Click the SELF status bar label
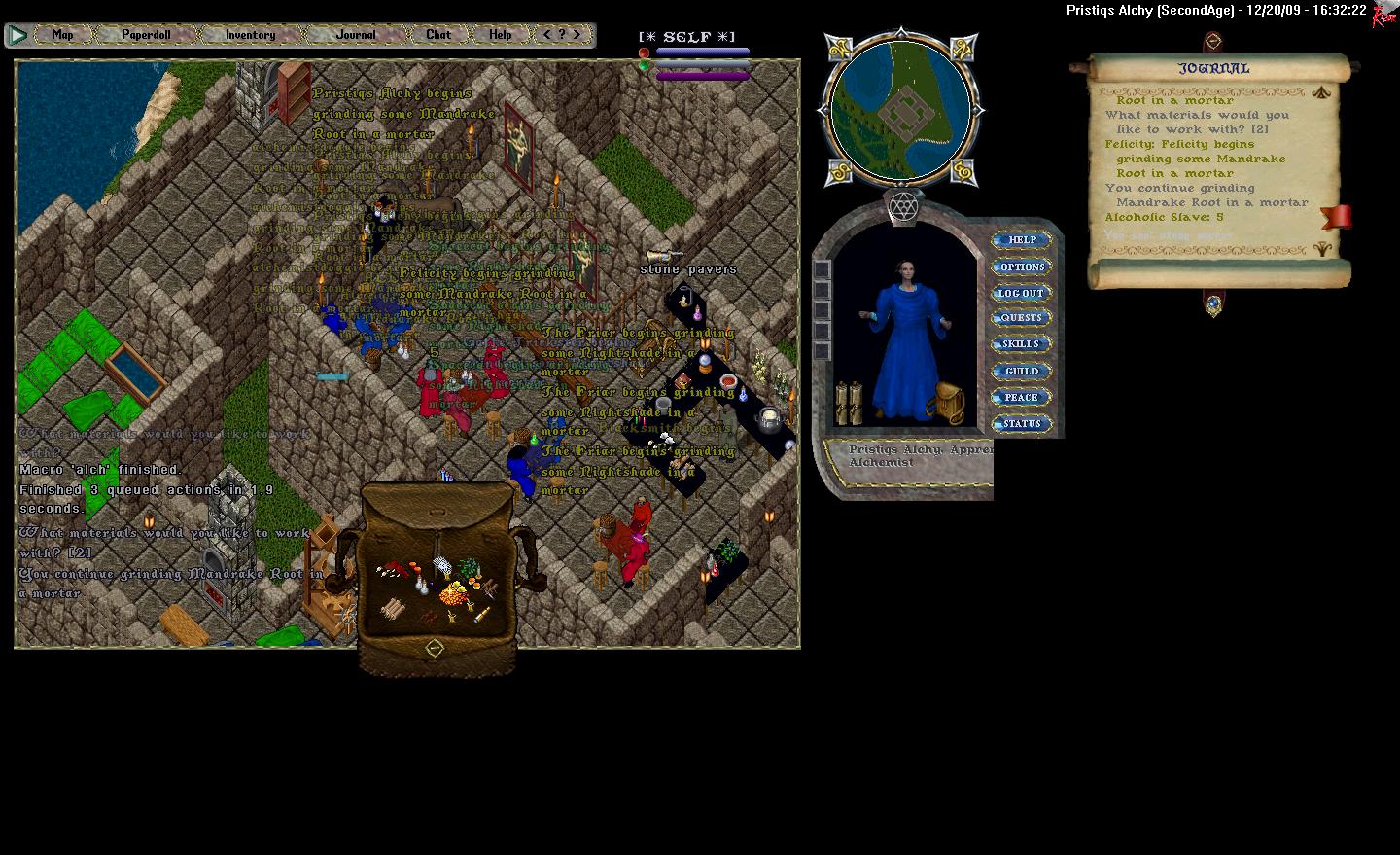Screen dimensions: 1400x855 686,37
